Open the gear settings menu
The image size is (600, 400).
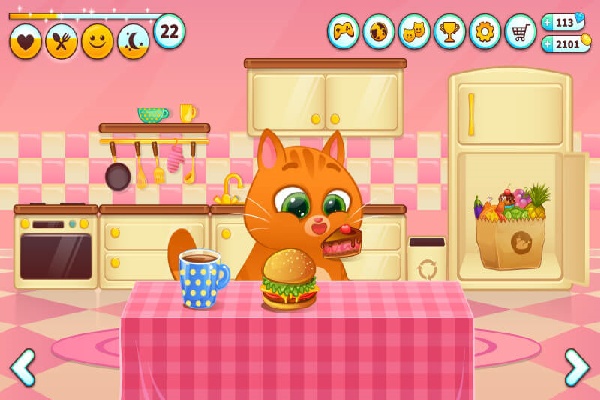point(485,31)
